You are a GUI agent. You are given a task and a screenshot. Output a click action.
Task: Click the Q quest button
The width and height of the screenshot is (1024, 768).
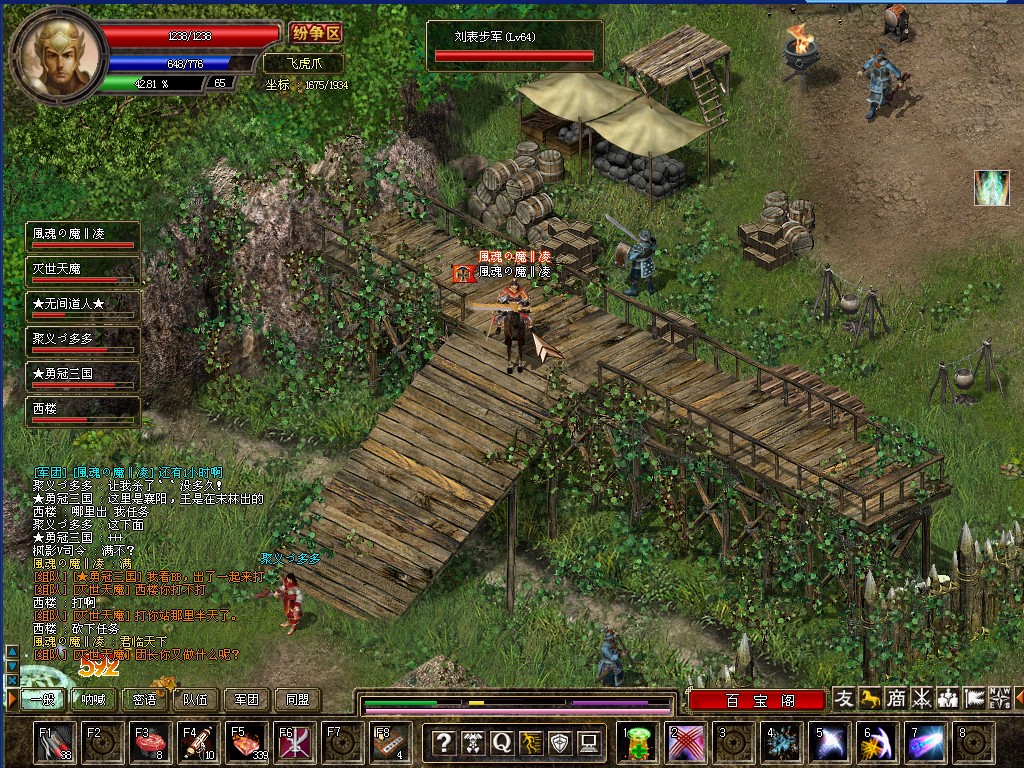501,743
